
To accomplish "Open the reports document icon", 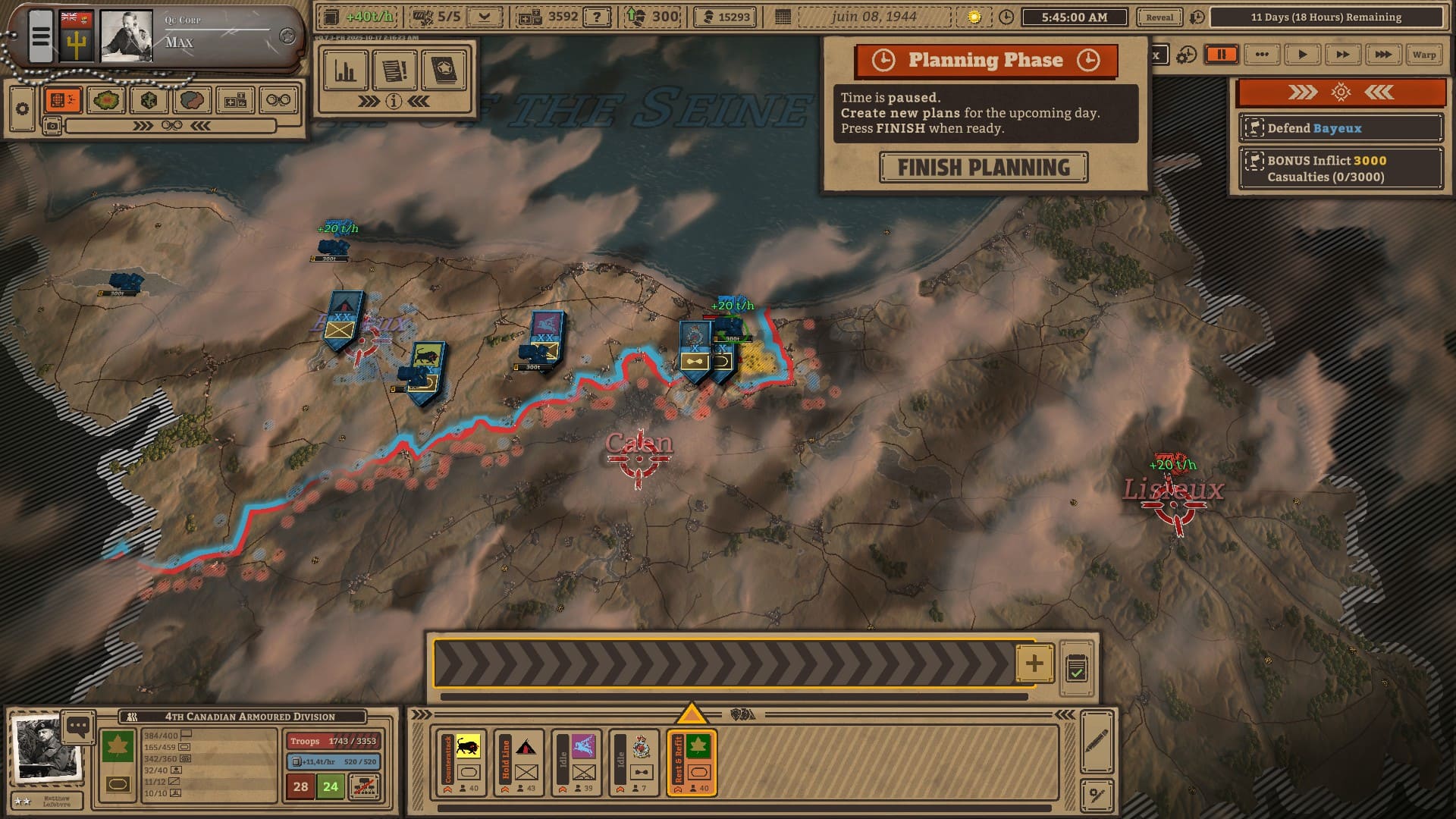I will [x=394, y=71].
